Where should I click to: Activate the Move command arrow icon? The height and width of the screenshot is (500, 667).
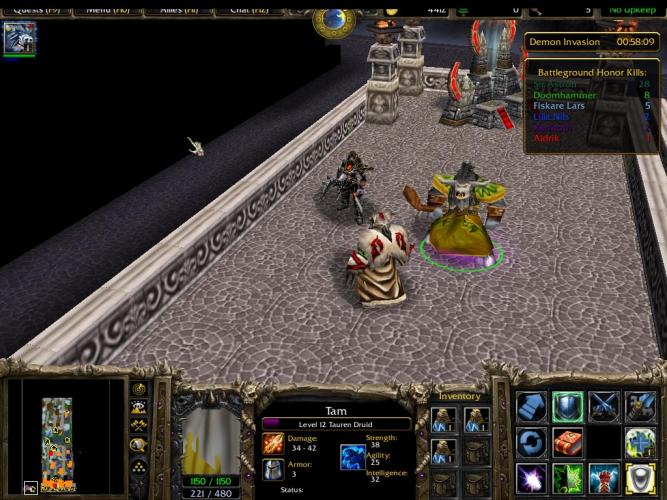click(531, 406)
